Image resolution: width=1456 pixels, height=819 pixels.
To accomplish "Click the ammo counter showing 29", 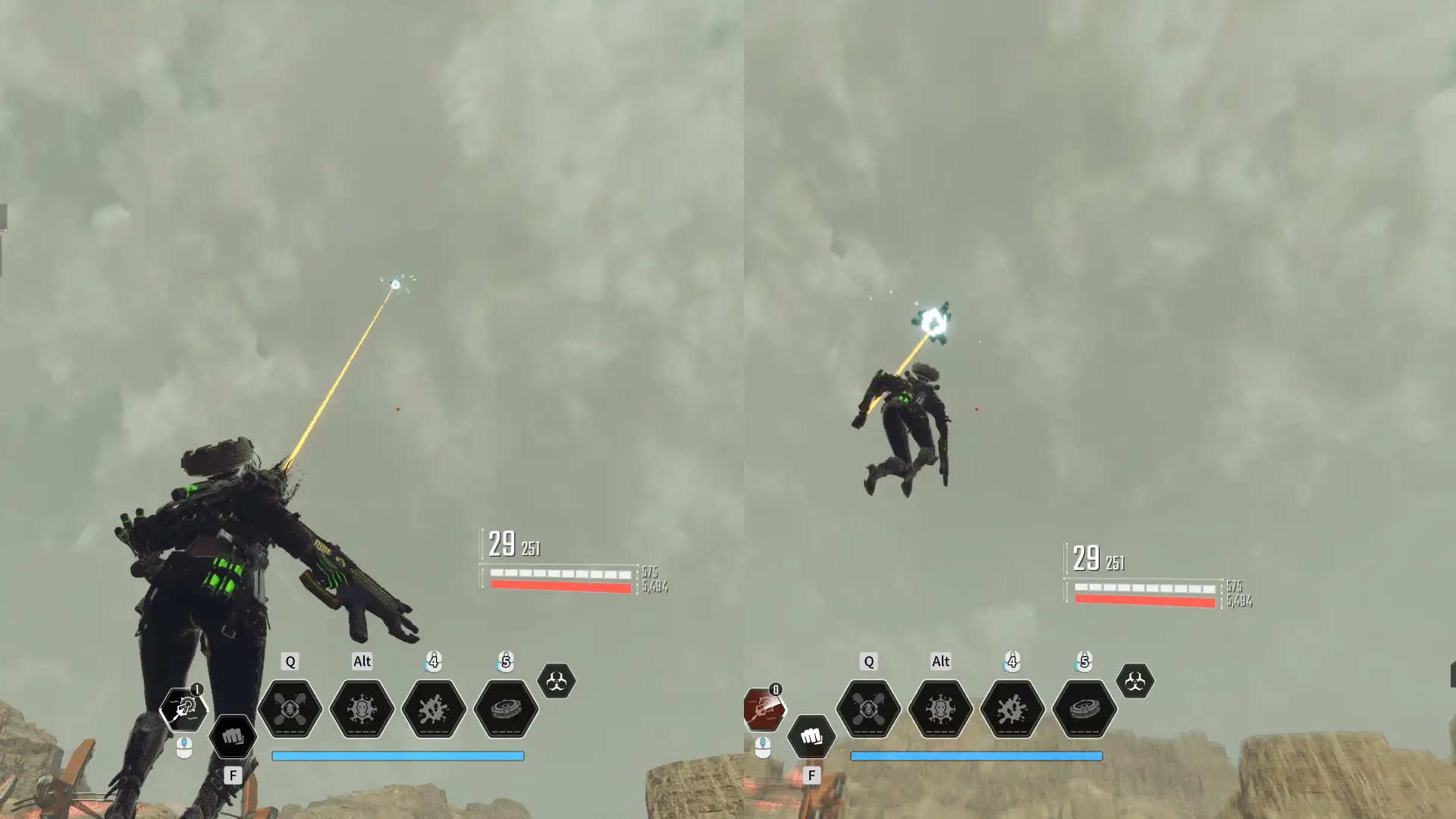I will 500,544.
